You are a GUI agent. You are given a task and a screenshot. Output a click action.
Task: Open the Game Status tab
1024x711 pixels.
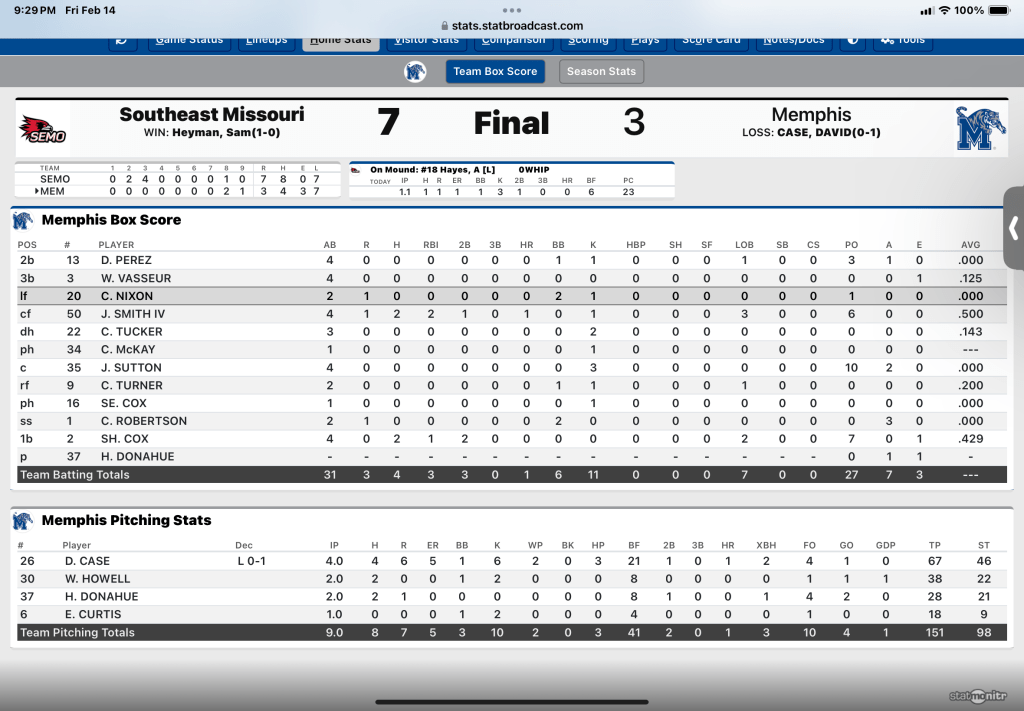189,41
